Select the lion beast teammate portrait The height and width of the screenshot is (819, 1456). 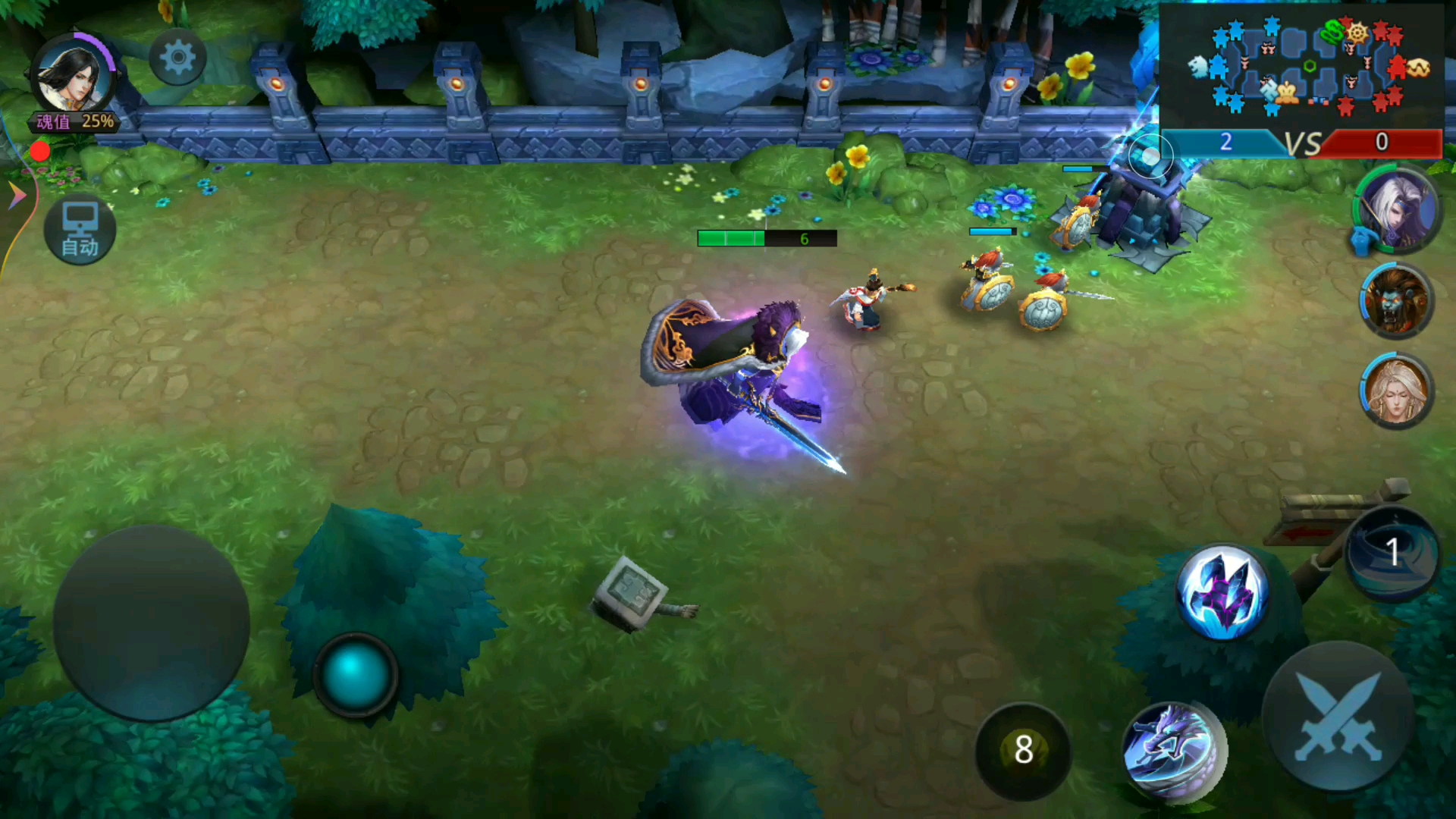pos(1395,301)
